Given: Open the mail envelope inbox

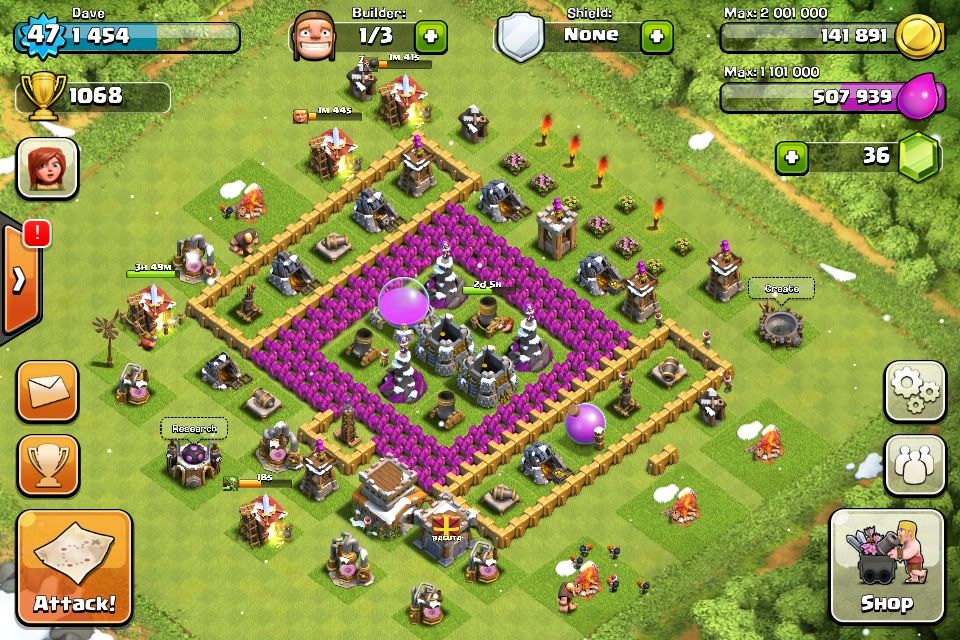Looking at the screenshot, I should coord(47,391).
